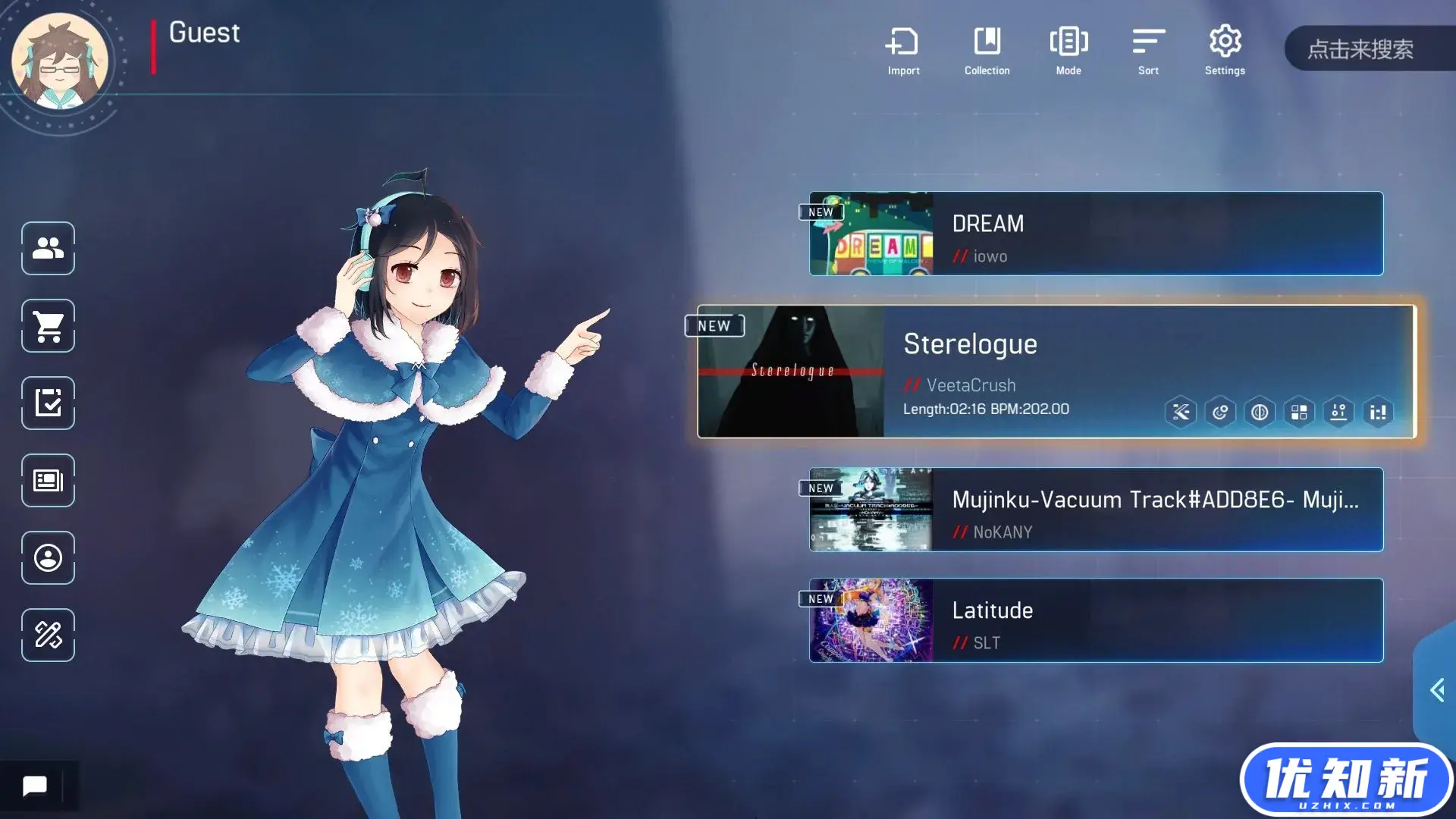Change the game Mode
Image resolution: width=1456 pixels, height=819 pixels.
tap(1068, 50)
